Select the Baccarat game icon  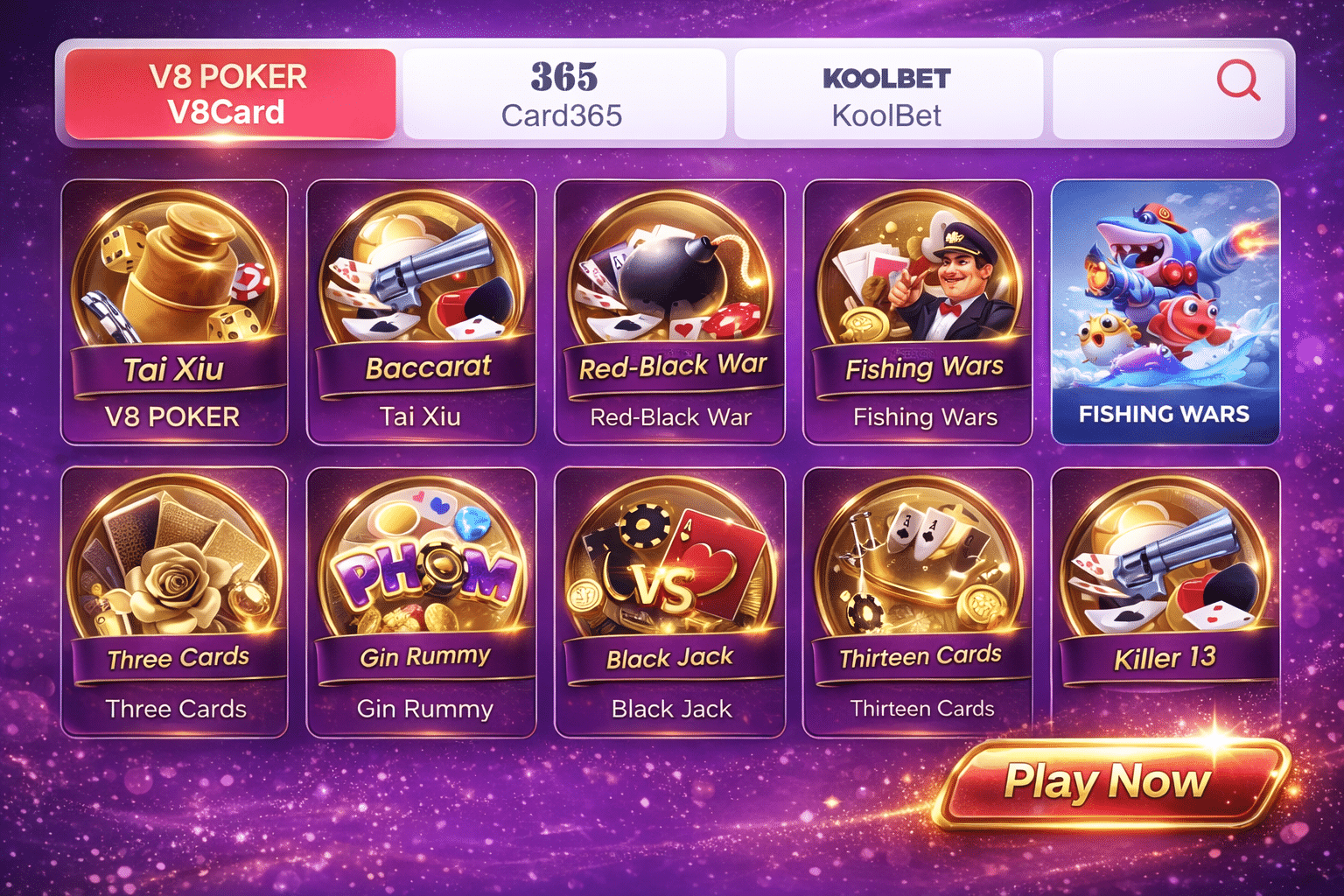point(423,280)
